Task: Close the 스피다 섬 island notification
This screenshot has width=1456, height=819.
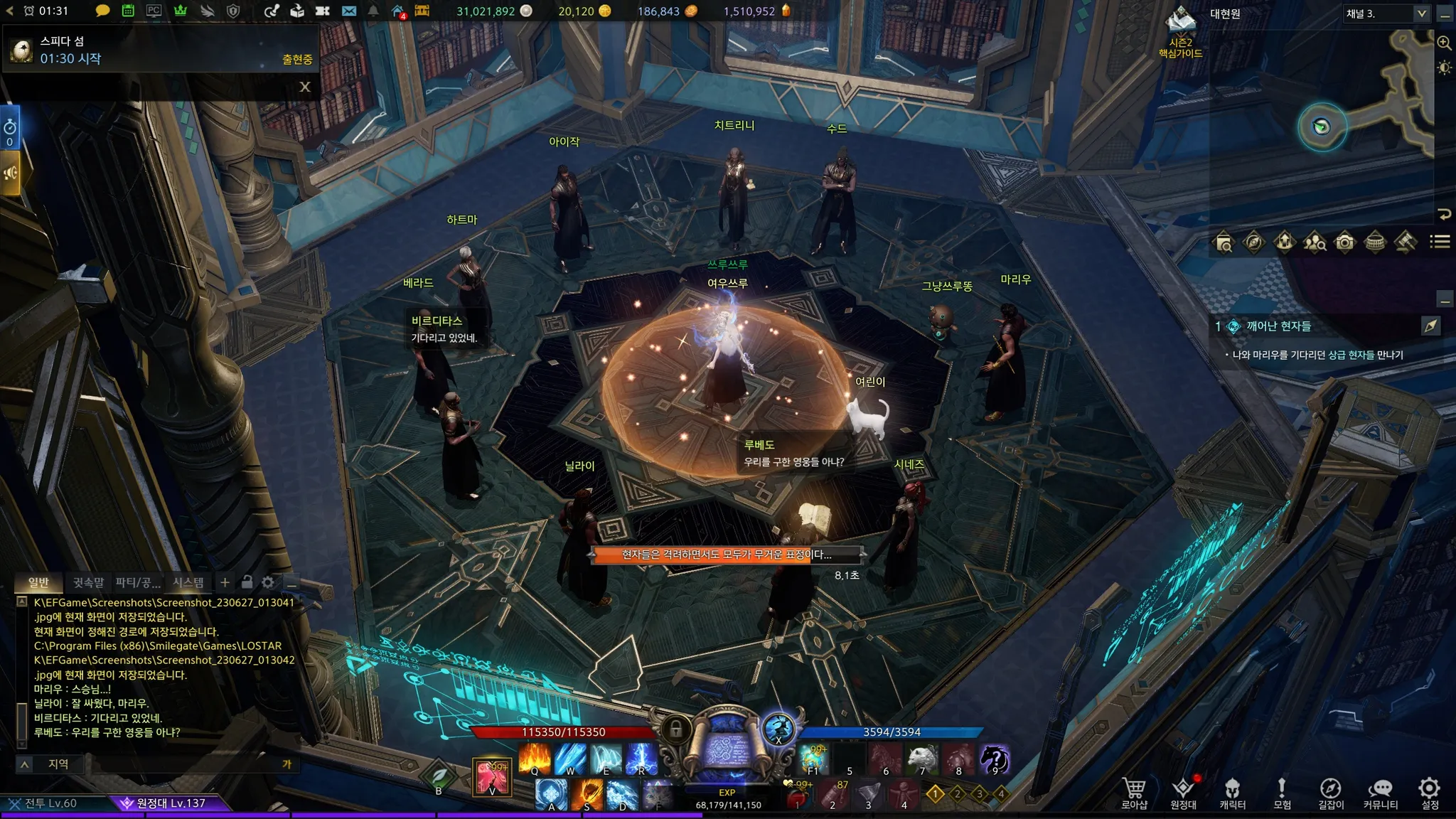Action: [305, 87]
